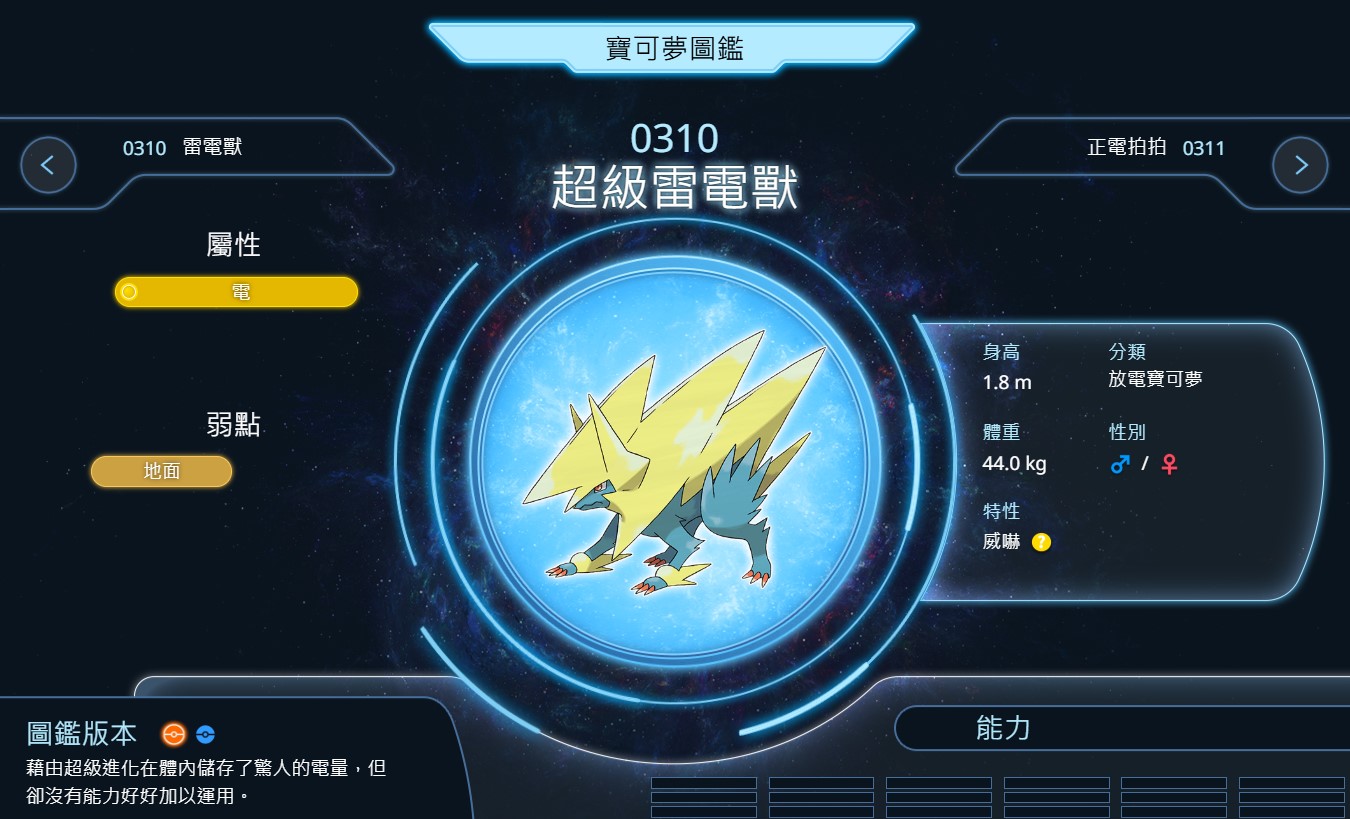The height and width of the screenshot is (819, 1350).
Task: Show ability info via yellow question mark
Action: (x=1041, y=542)
